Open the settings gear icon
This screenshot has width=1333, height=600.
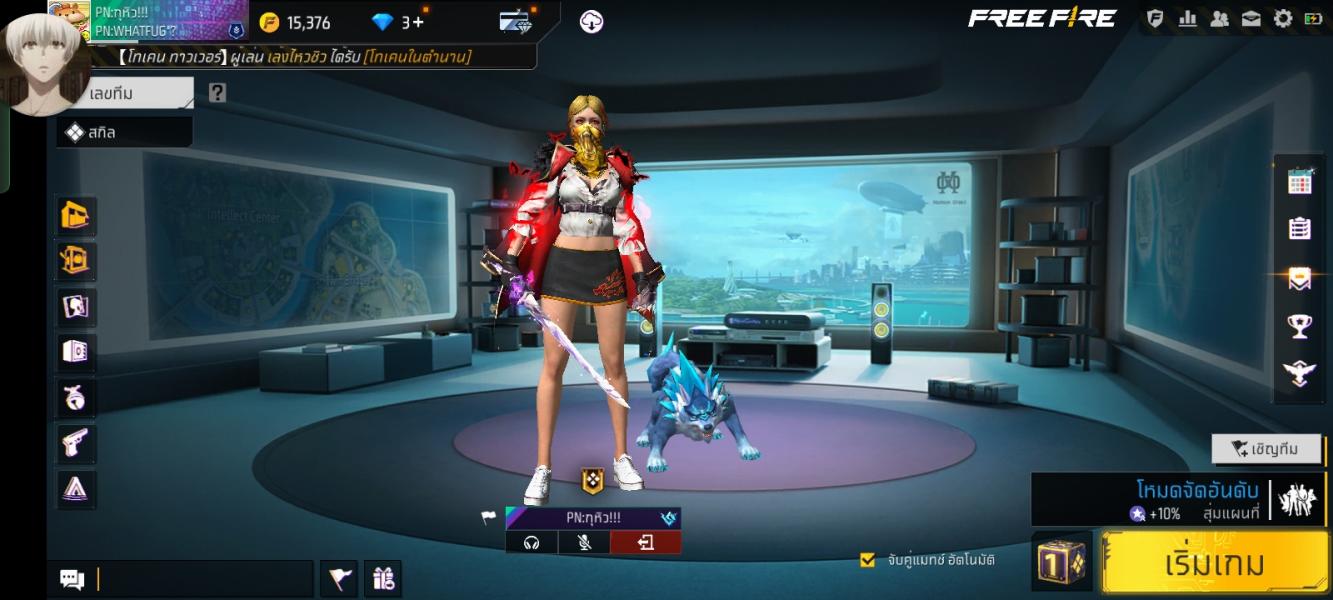1283,19
